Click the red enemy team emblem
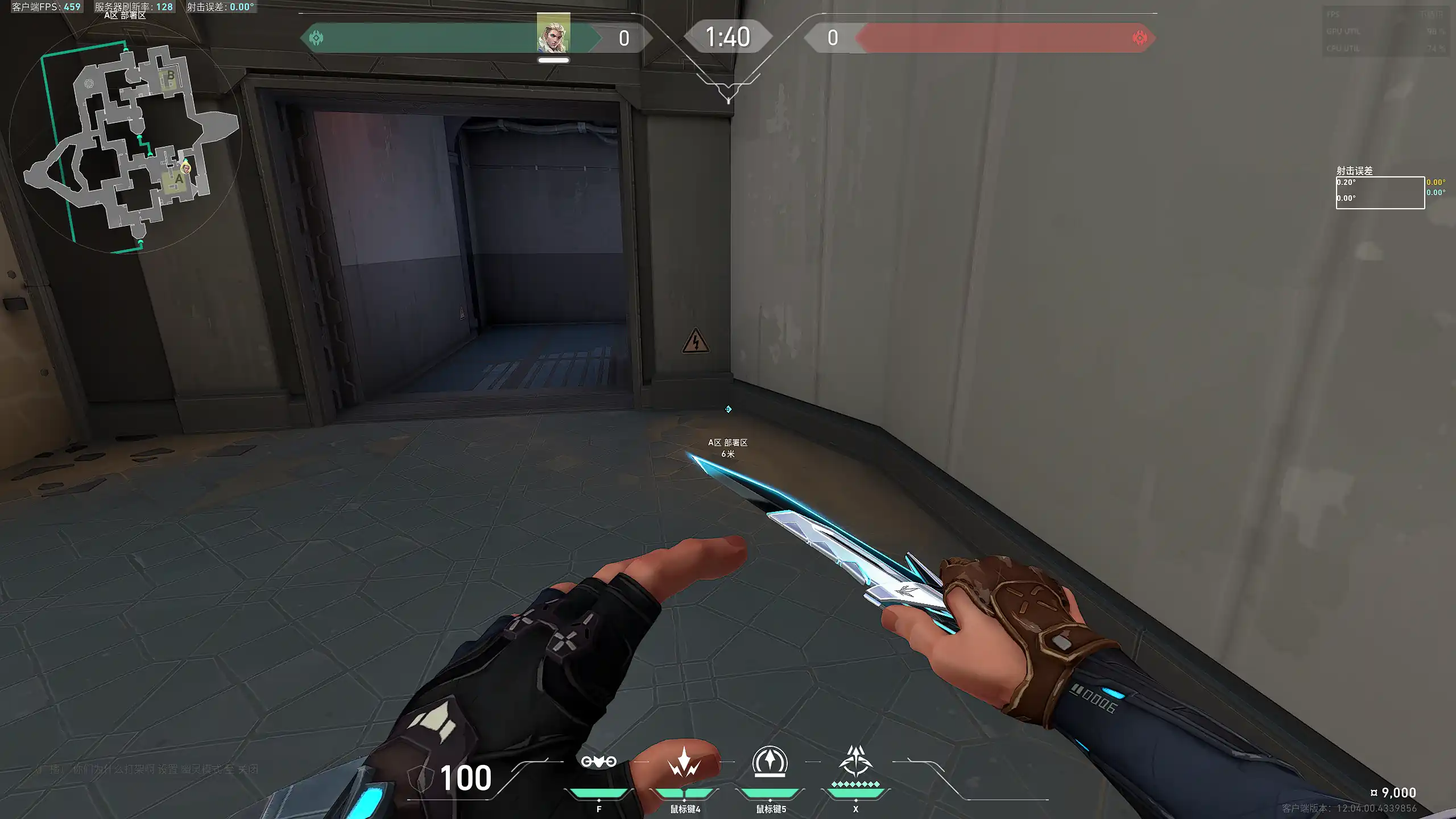The height and width of the screenshot is (819, 1456). pos(1139,38)
